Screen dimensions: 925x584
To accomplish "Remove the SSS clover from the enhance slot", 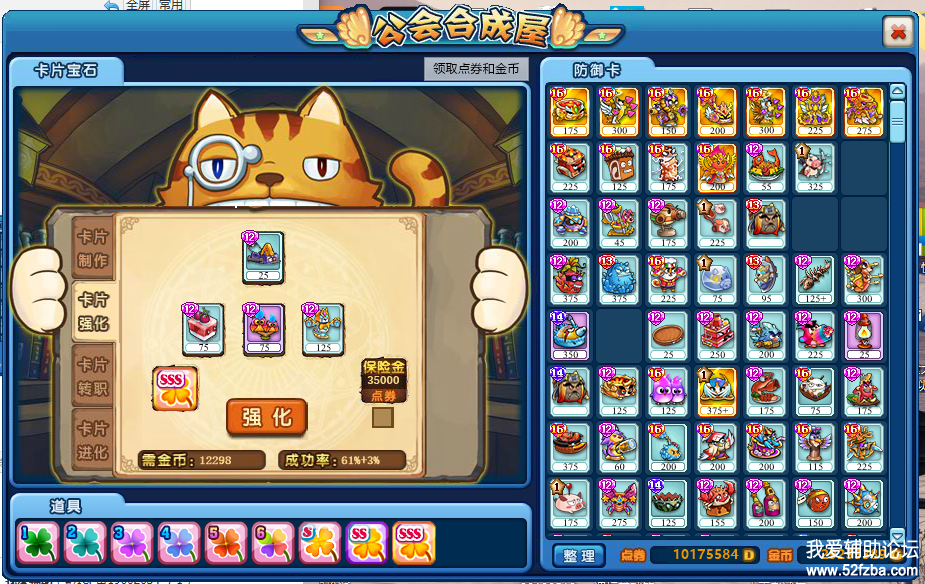I will click(x=175, y=388).
